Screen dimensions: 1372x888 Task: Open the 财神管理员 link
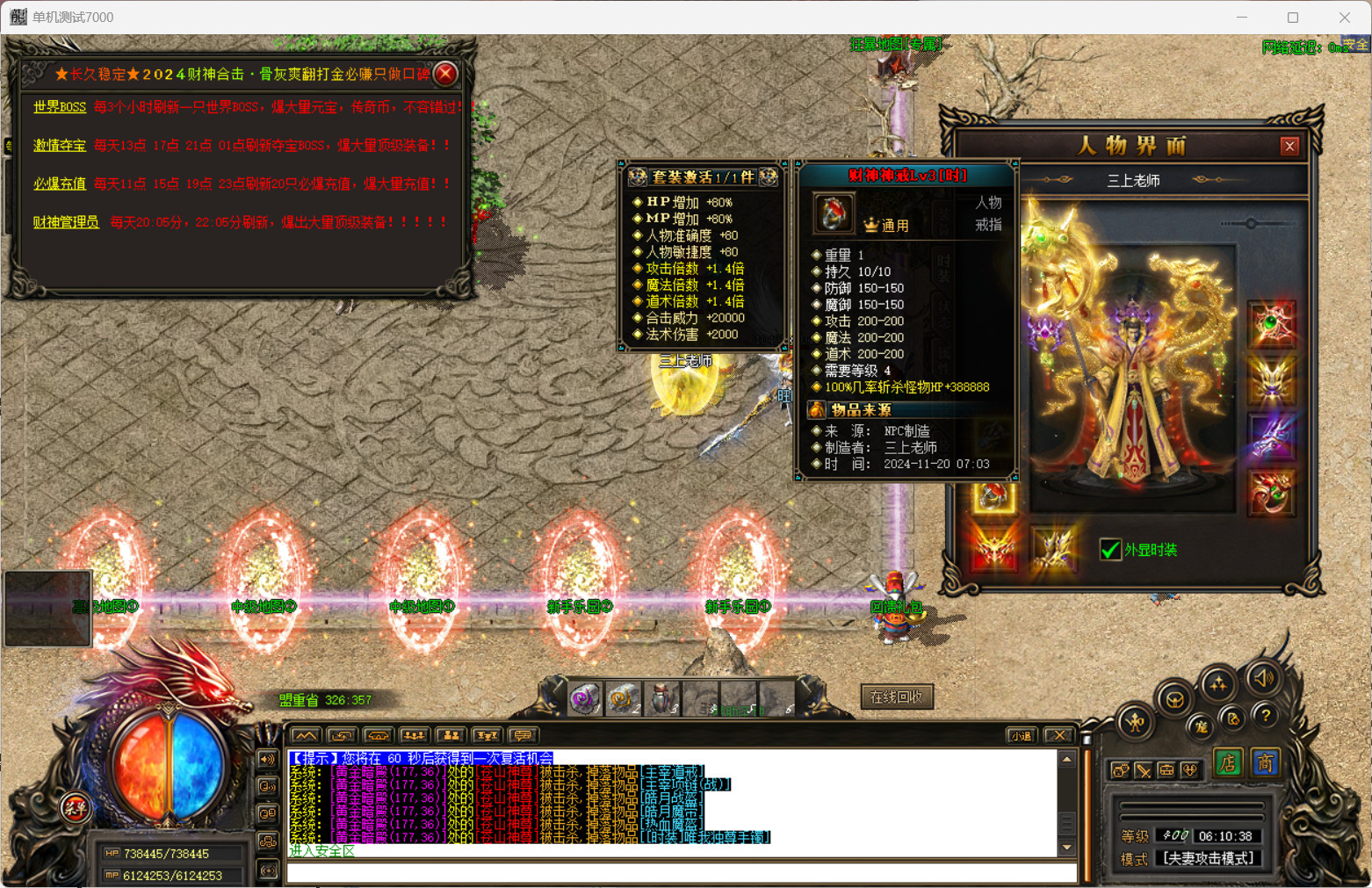[66, 222]
